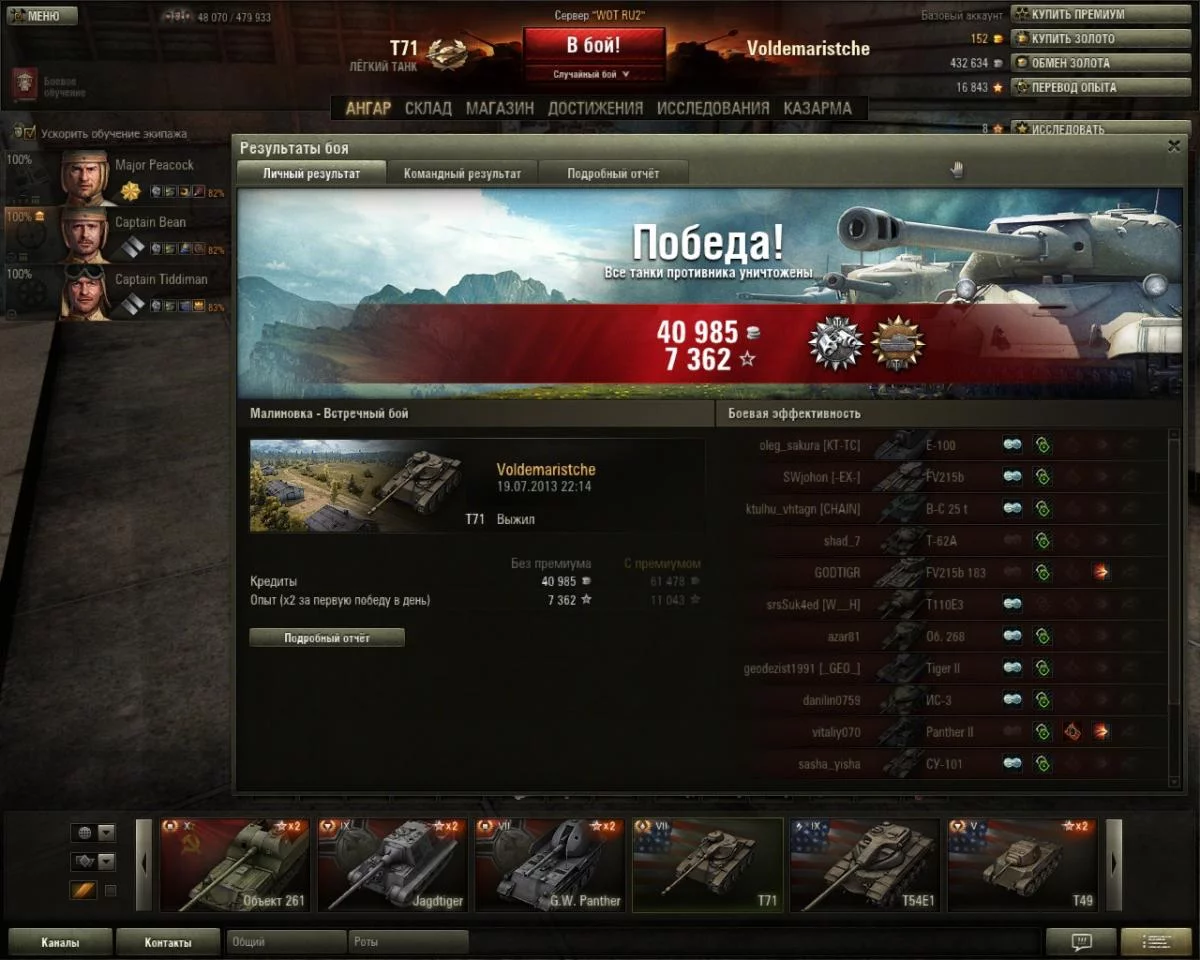Select the Jagdtiger in the tank carousel
This screenshot has width=1200, height=960.
(391, 865)
